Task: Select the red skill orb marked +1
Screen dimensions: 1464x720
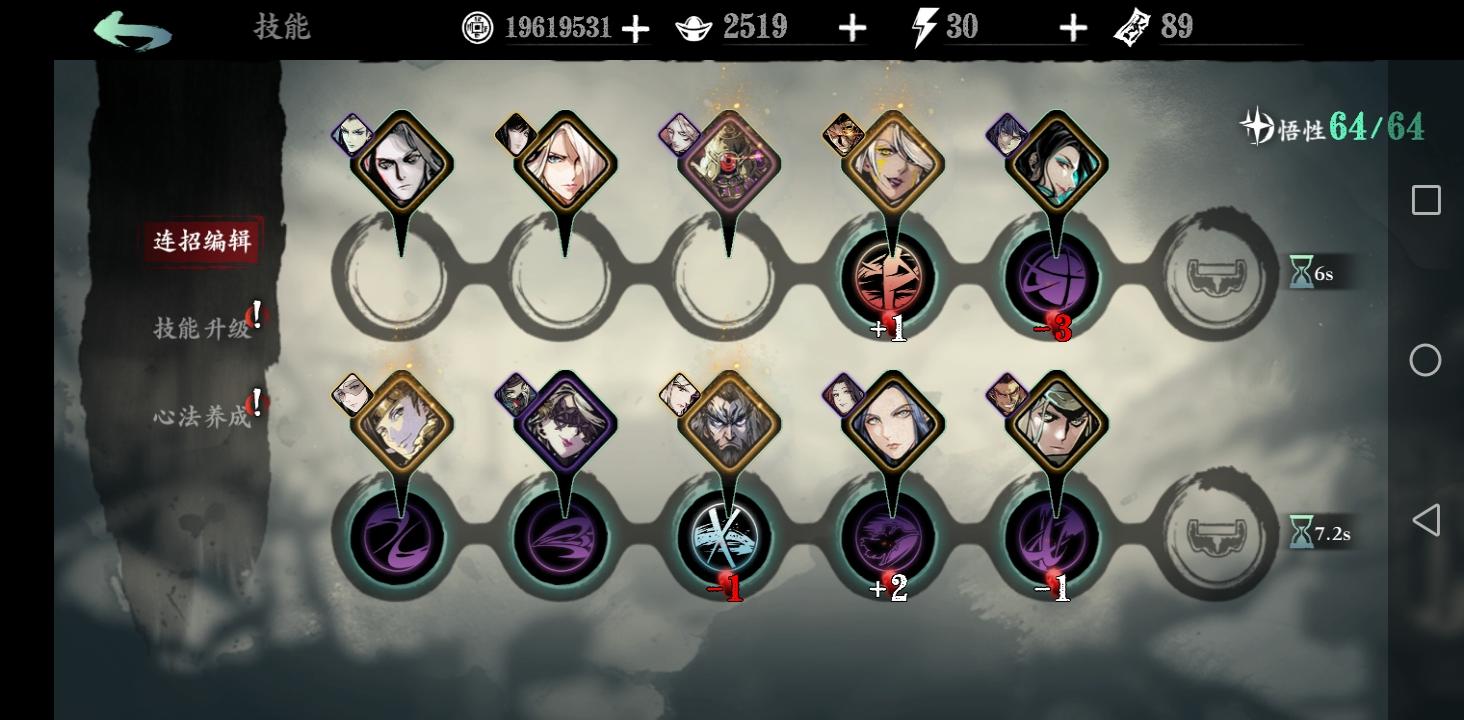Action: tap(891, 277)
